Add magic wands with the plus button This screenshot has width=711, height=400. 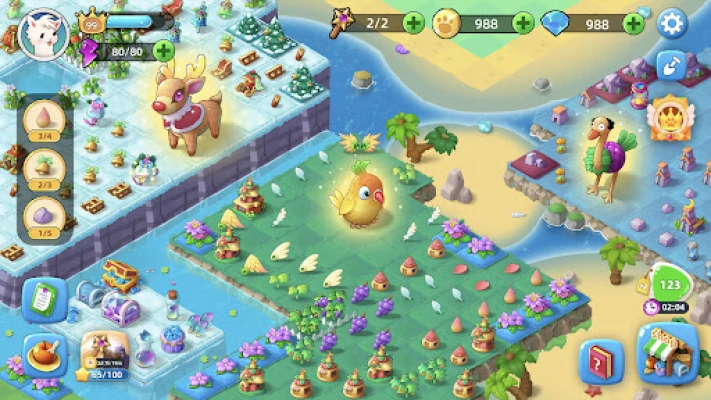click(414, 23)
